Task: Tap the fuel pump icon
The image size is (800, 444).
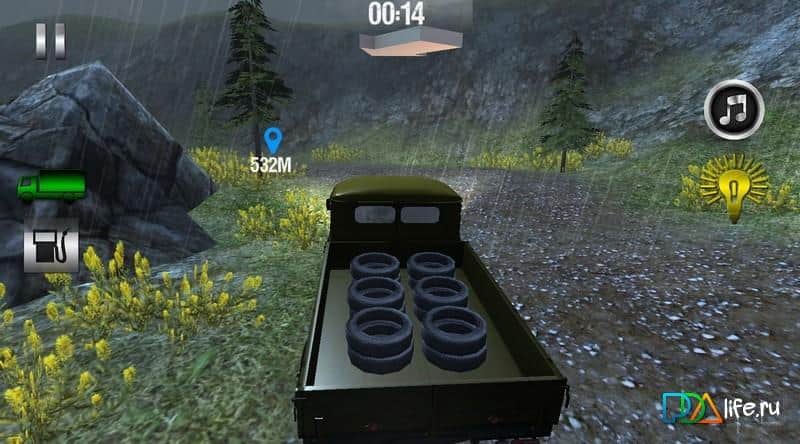Action: click(51, 246)
